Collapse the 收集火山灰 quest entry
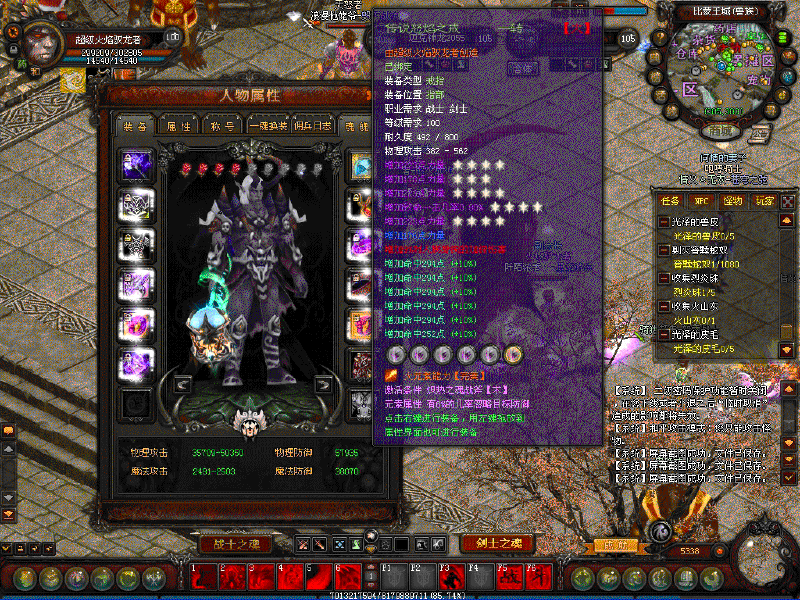Viewport: 800px width, 600px height. [x=663, y=305]
